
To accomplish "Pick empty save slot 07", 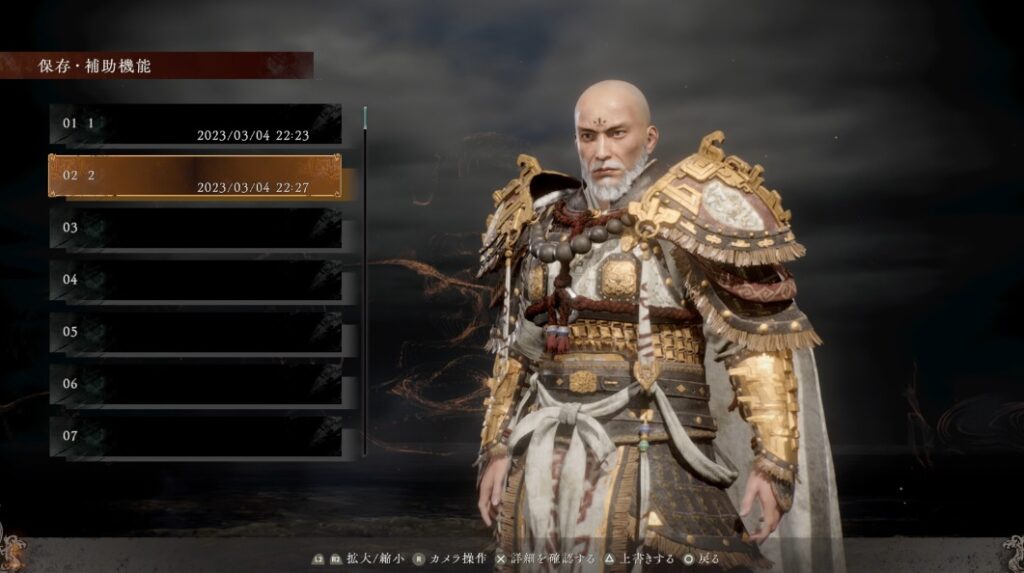I will pyautogui.click(x=196, y=437).
